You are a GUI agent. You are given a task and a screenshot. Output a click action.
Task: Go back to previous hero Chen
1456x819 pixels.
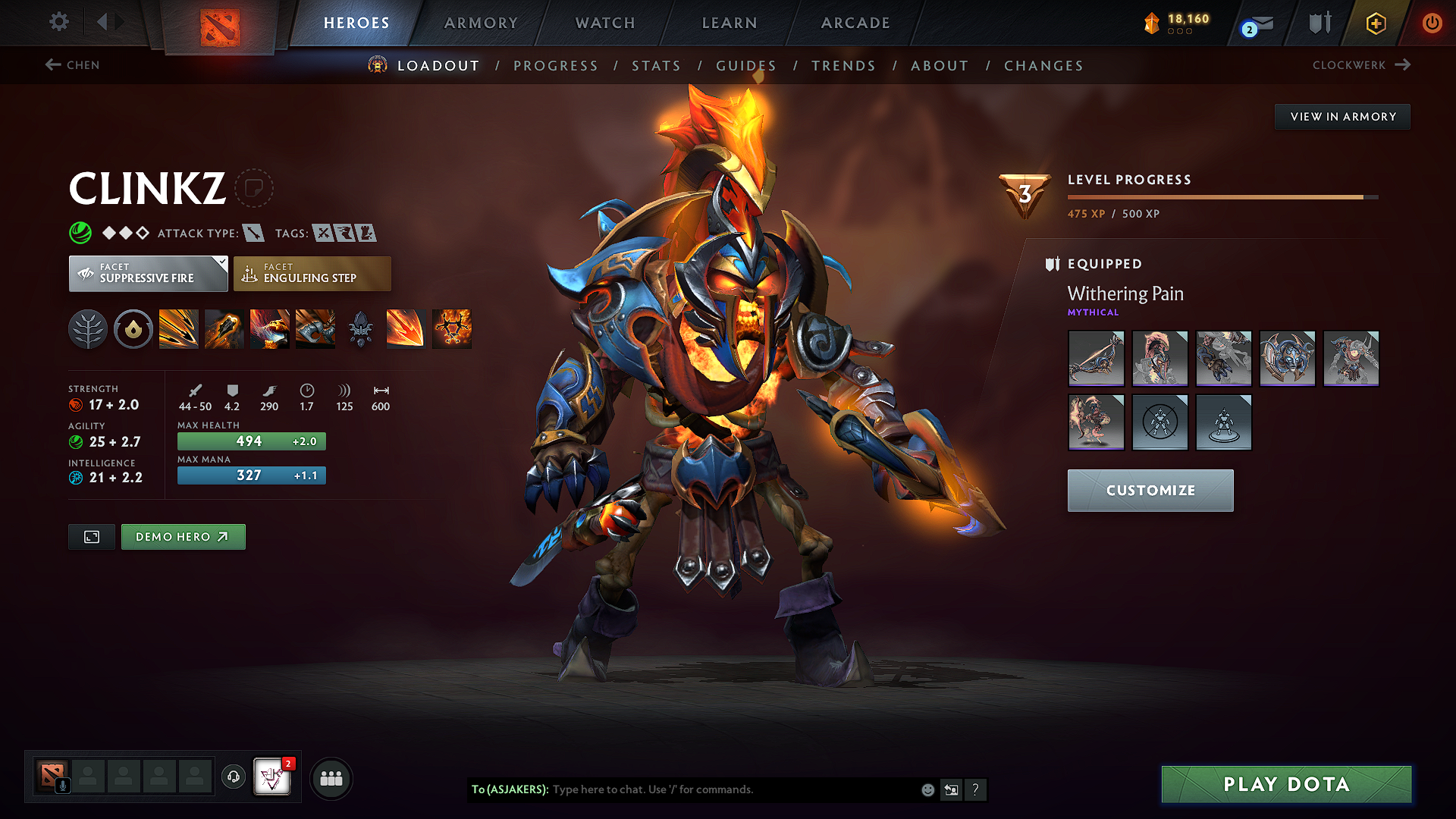(x=73, y=65)
